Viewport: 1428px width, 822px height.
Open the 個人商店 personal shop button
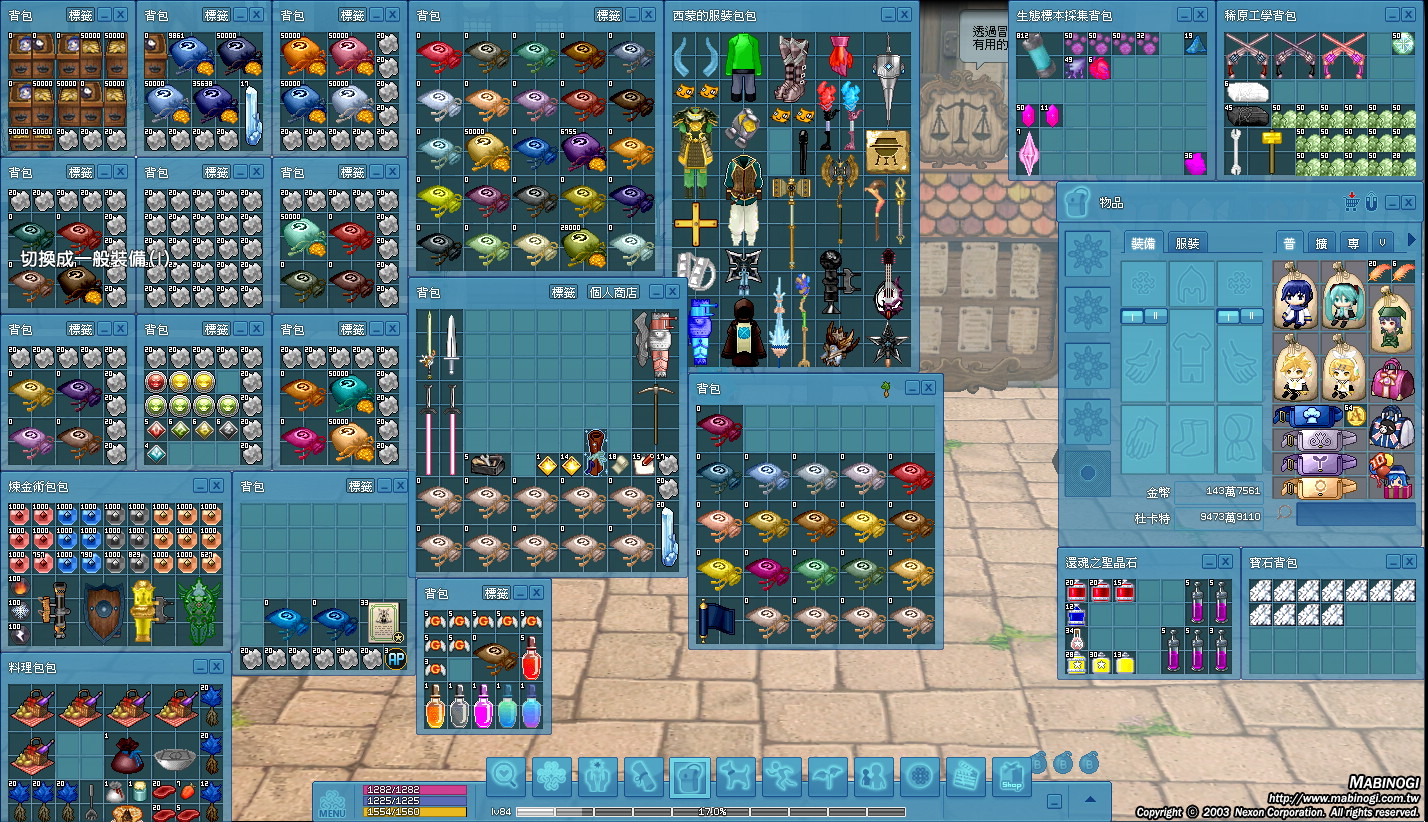tap(613, 292)
